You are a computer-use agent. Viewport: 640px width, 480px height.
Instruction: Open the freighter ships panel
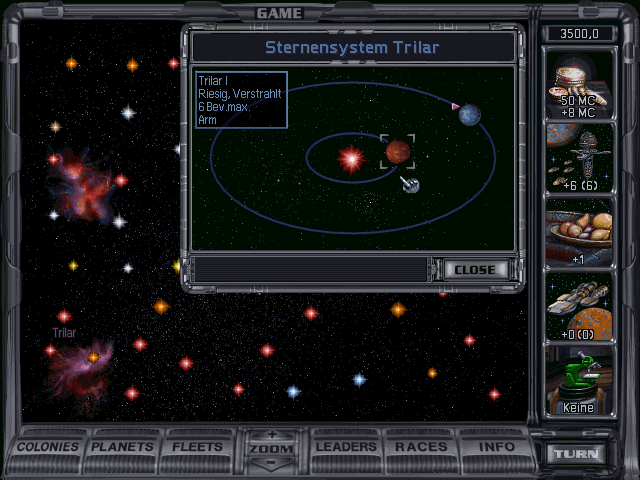[579, 306]
